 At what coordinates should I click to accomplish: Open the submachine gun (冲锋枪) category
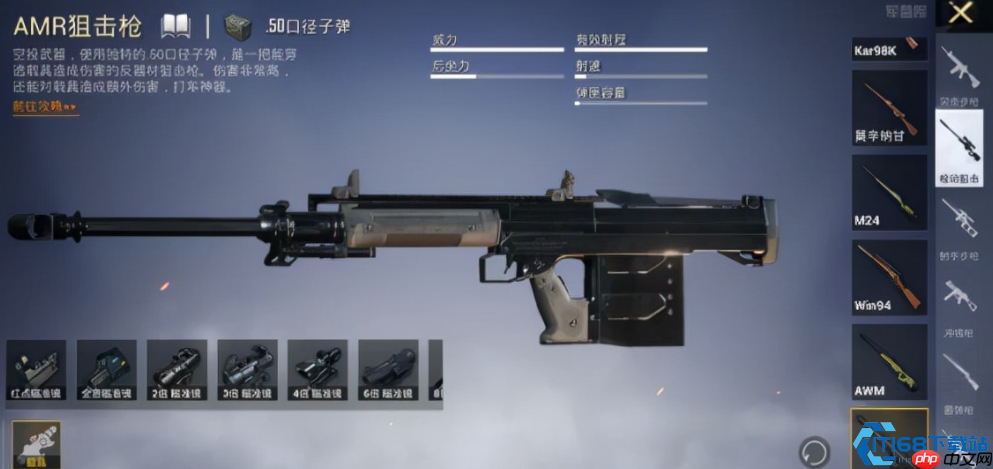pyautogui.click(x=959, y=301)
